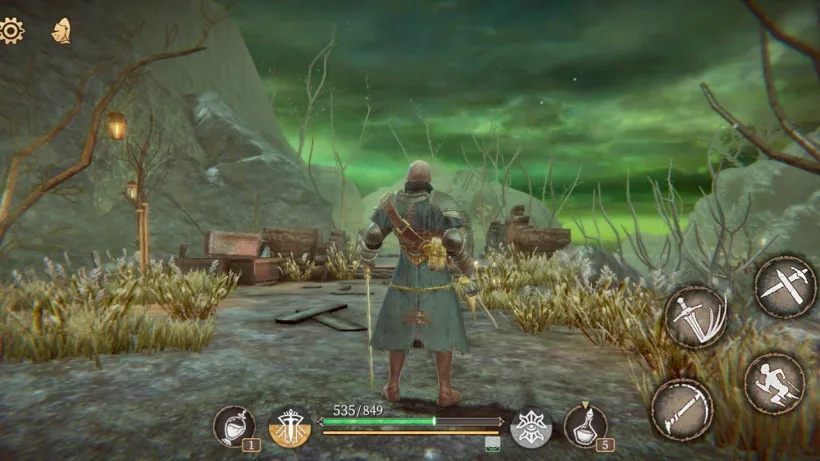Activate the eye sigil ability
Image resolution: width=820 pixels, height=461 pixels.
(531, 427)
